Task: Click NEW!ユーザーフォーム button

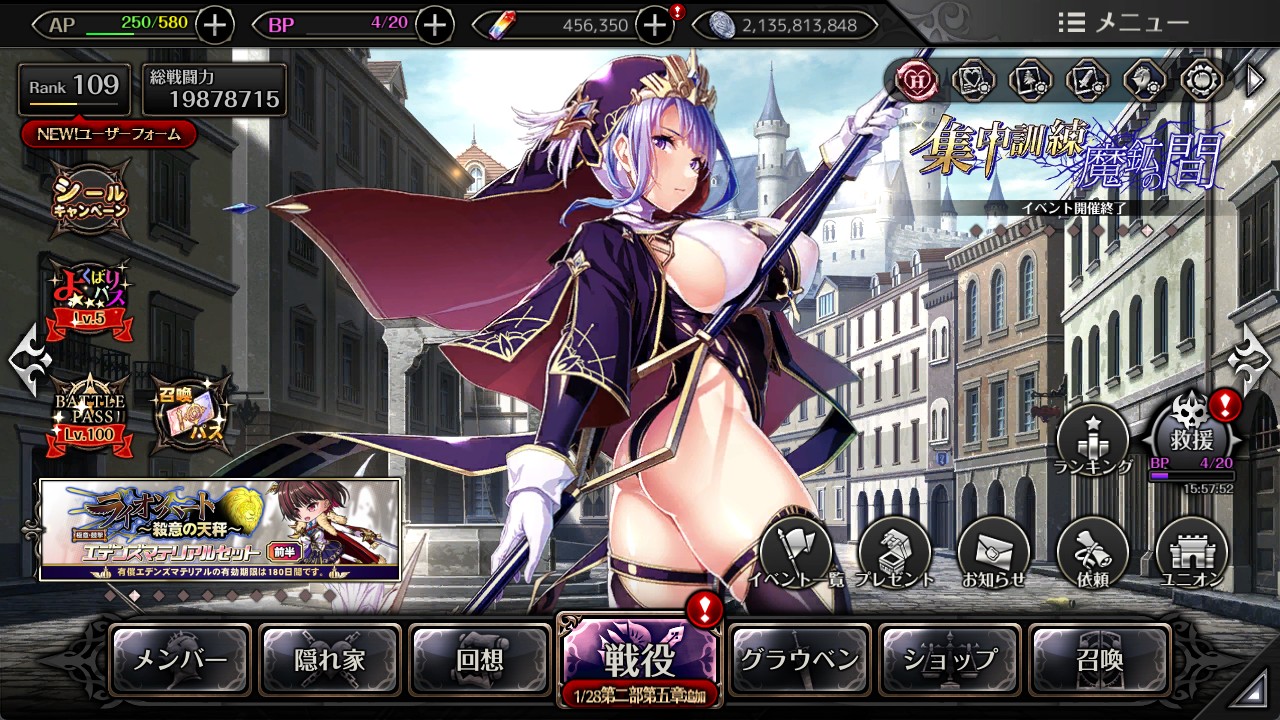Action: coord(108,134)
